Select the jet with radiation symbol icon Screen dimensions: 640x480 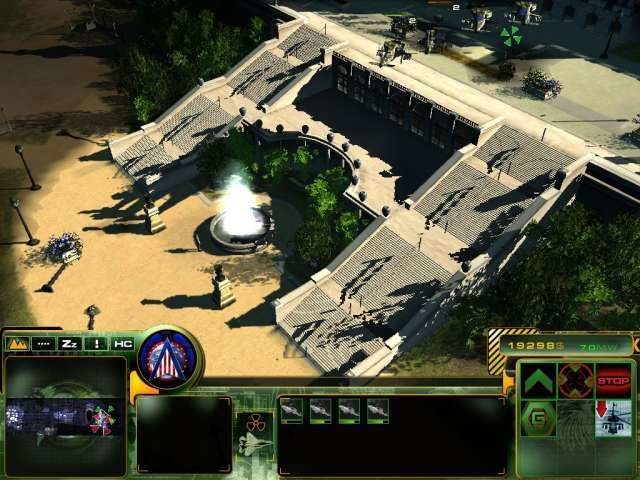[x=253, y=434]
